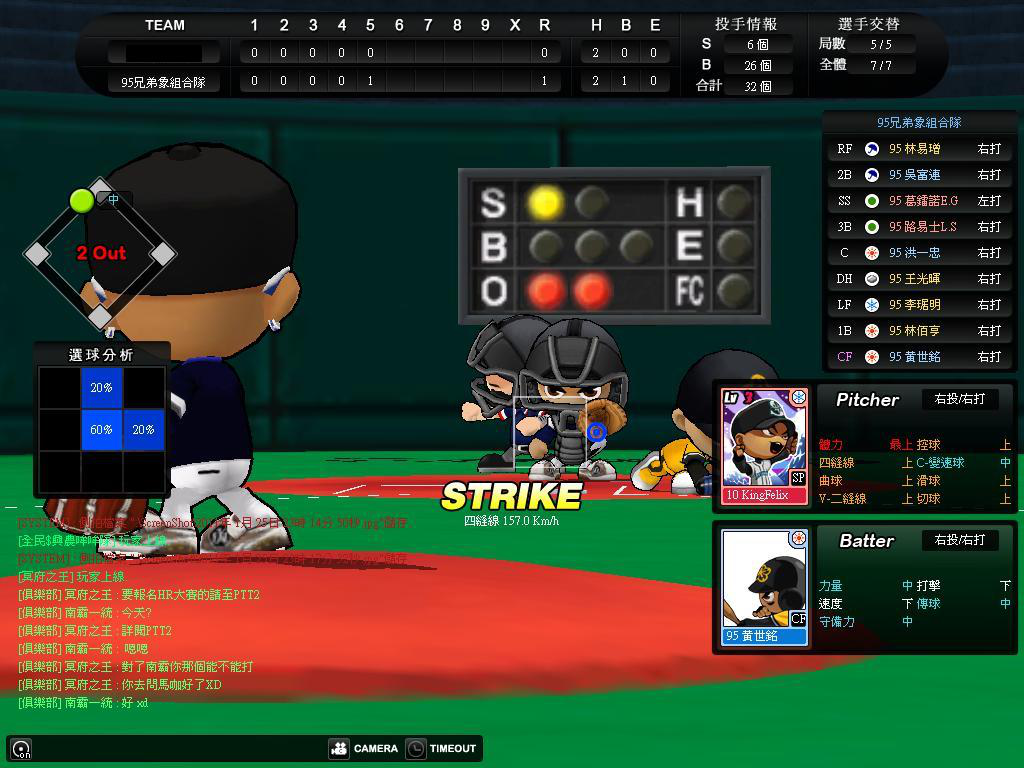This screenshot has height=768, width=1024.
Task: Click the base runner diamond display
Action: (x=100, y=254)
